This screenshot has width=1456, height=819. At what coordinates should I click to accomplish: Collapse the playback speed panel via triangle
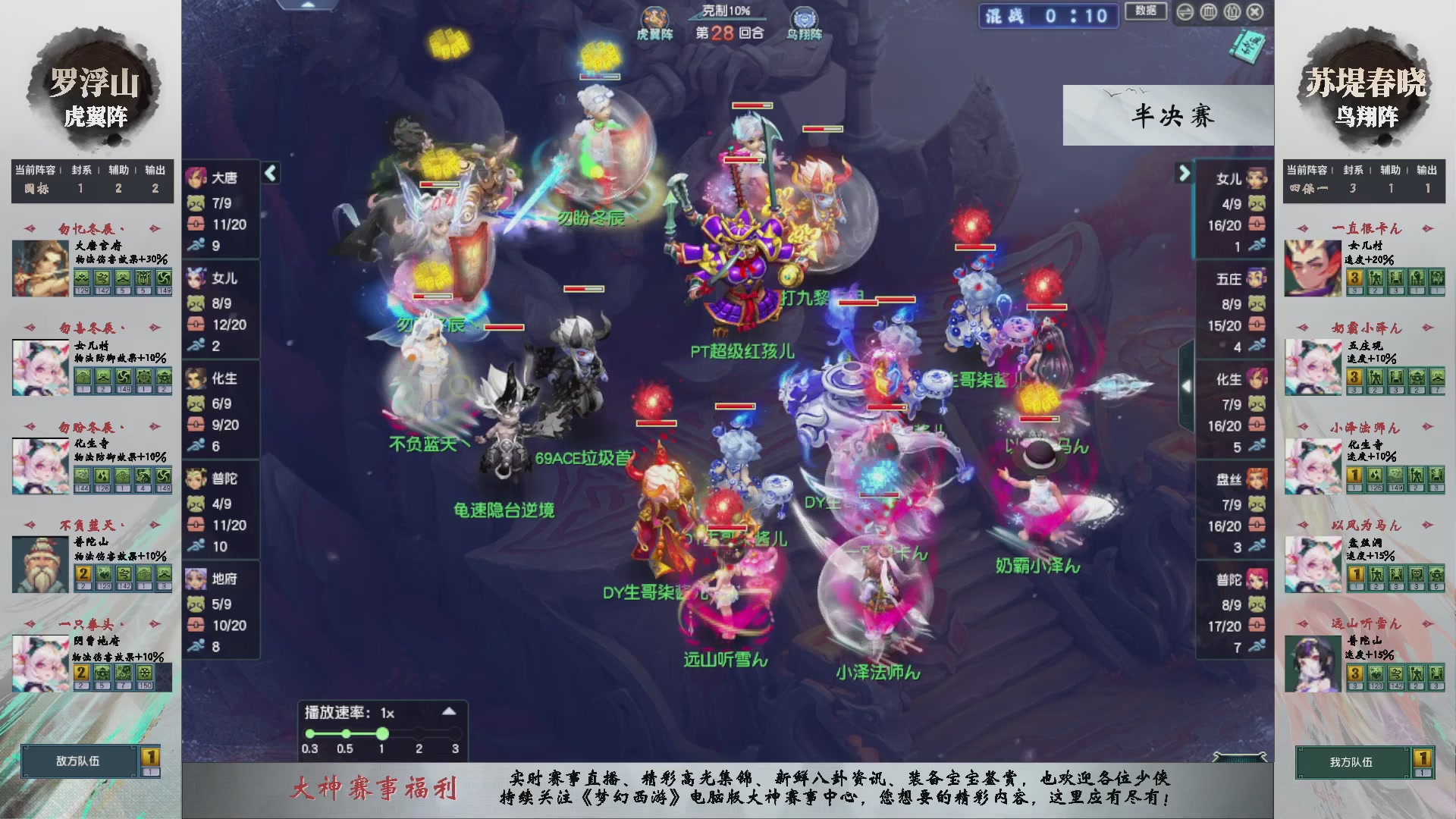click(447, 713)
